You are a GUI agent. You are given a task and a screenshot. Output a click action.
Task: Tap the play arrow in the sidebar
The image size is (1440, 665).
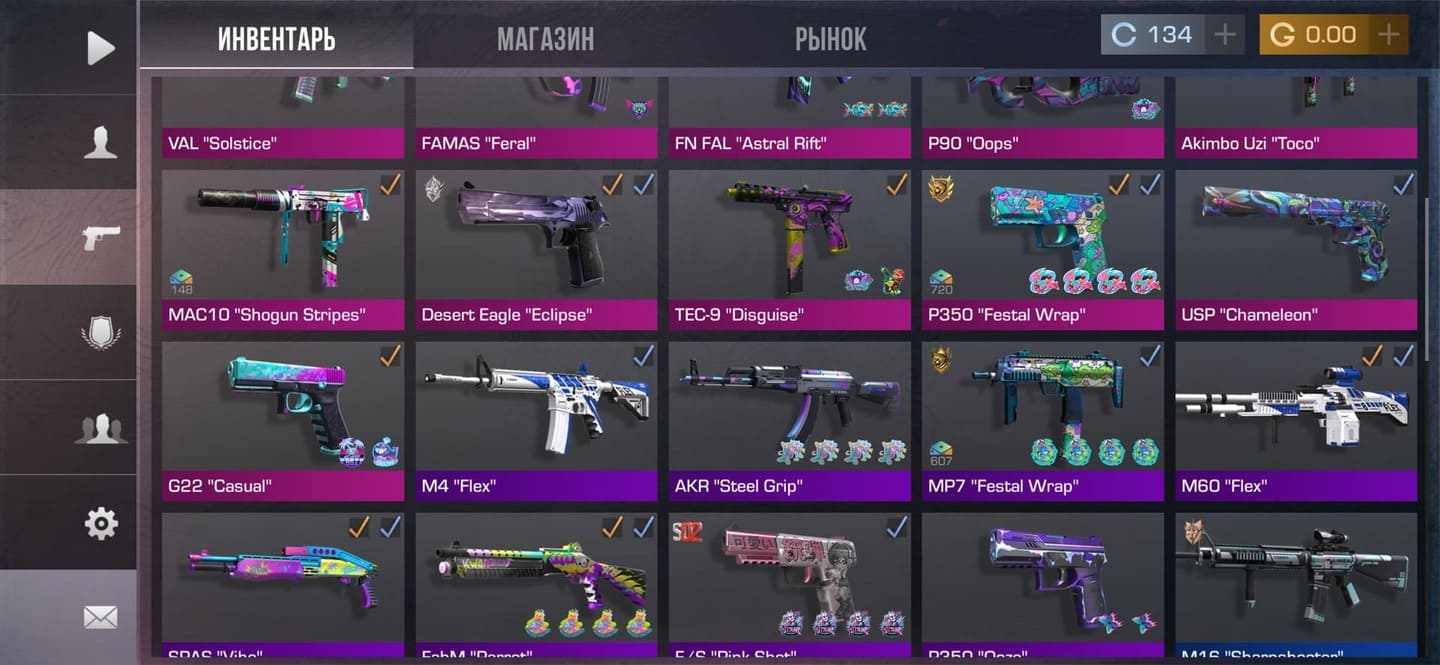coord(100,47)
